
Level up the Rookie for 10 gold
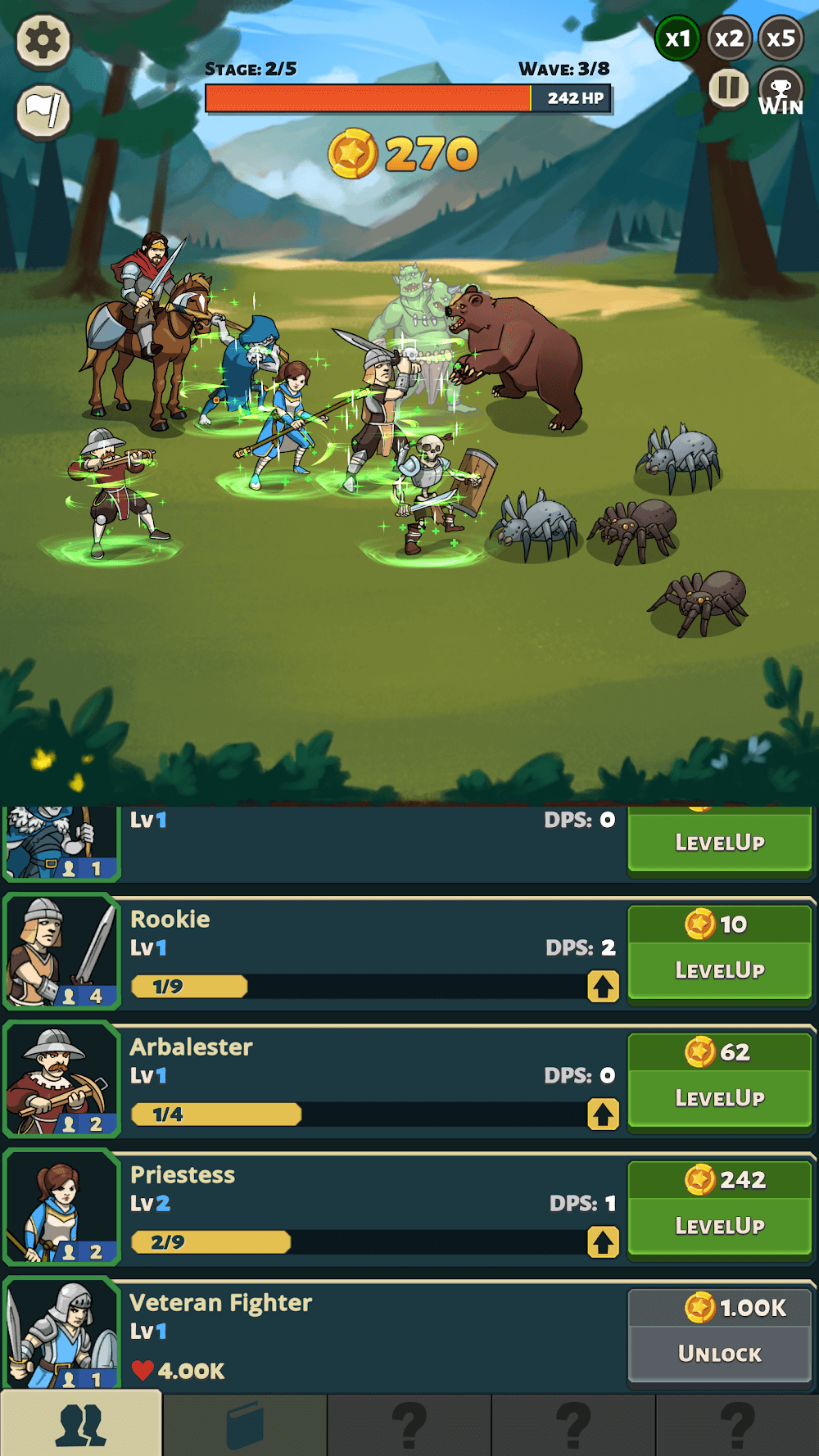(719, 953)
